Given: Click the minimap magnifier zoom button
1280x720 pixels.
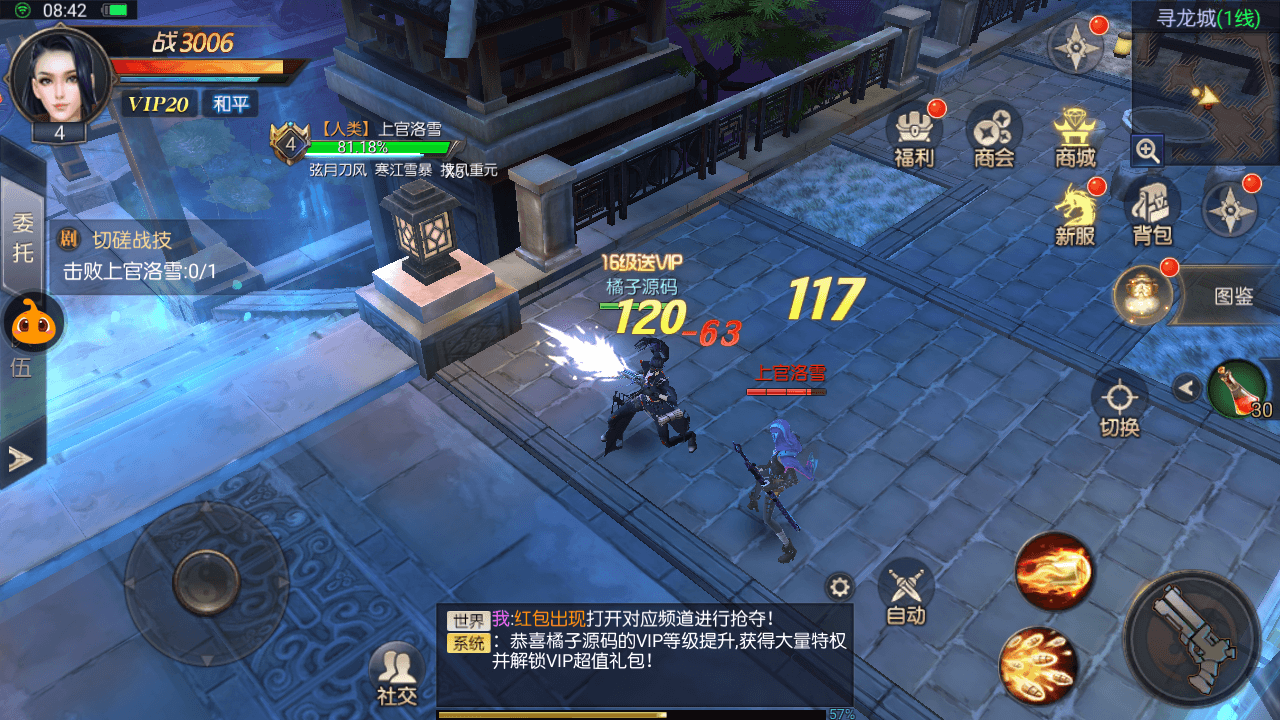Looking at the screenshot, I should [x=1148, y=151].
